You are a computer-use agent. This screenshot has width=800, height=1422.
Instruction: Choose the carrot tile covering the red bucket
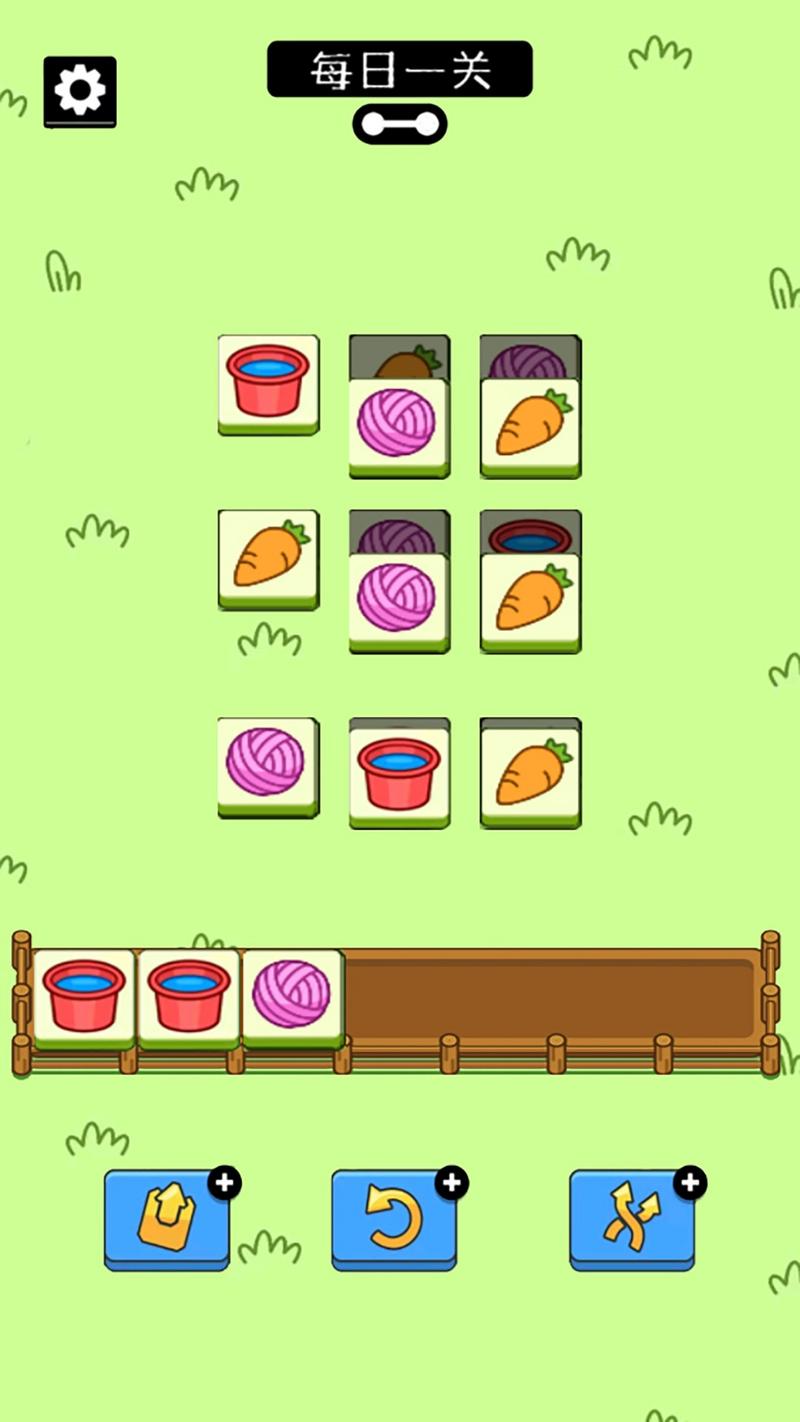click(530, 600)
